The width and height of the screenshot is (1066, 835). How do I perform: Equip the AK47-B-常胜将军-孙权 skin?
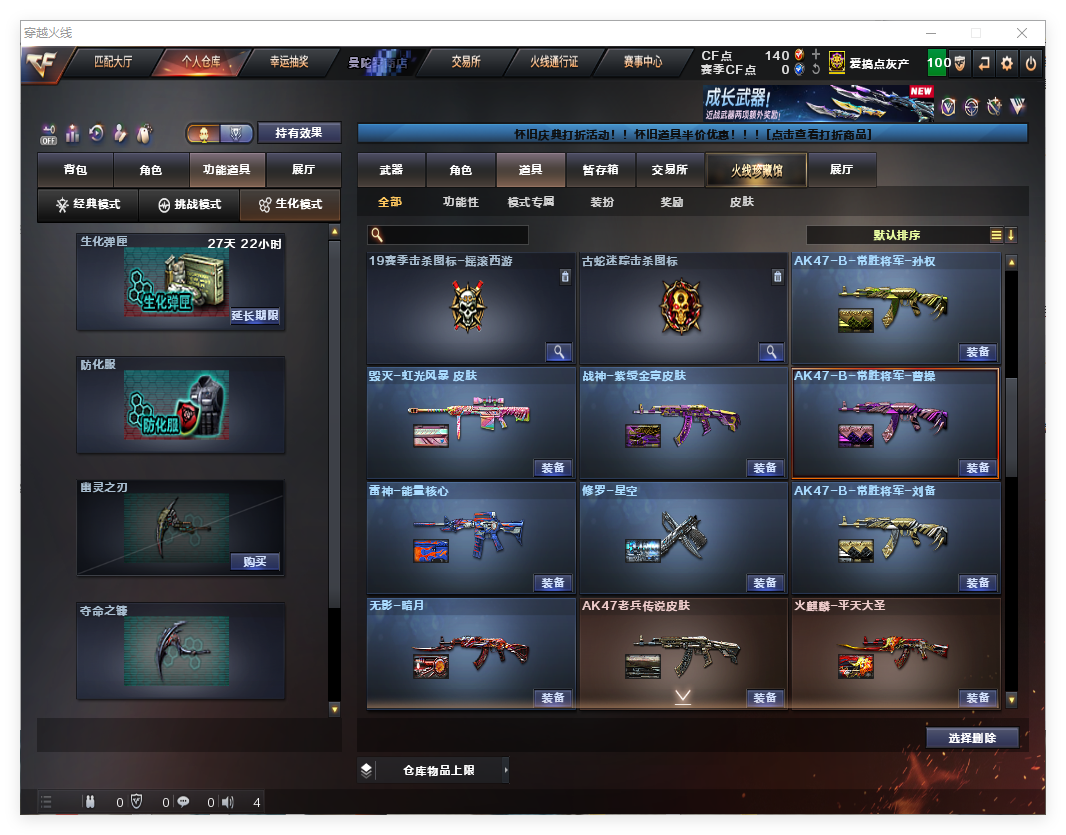pos(977,352)
